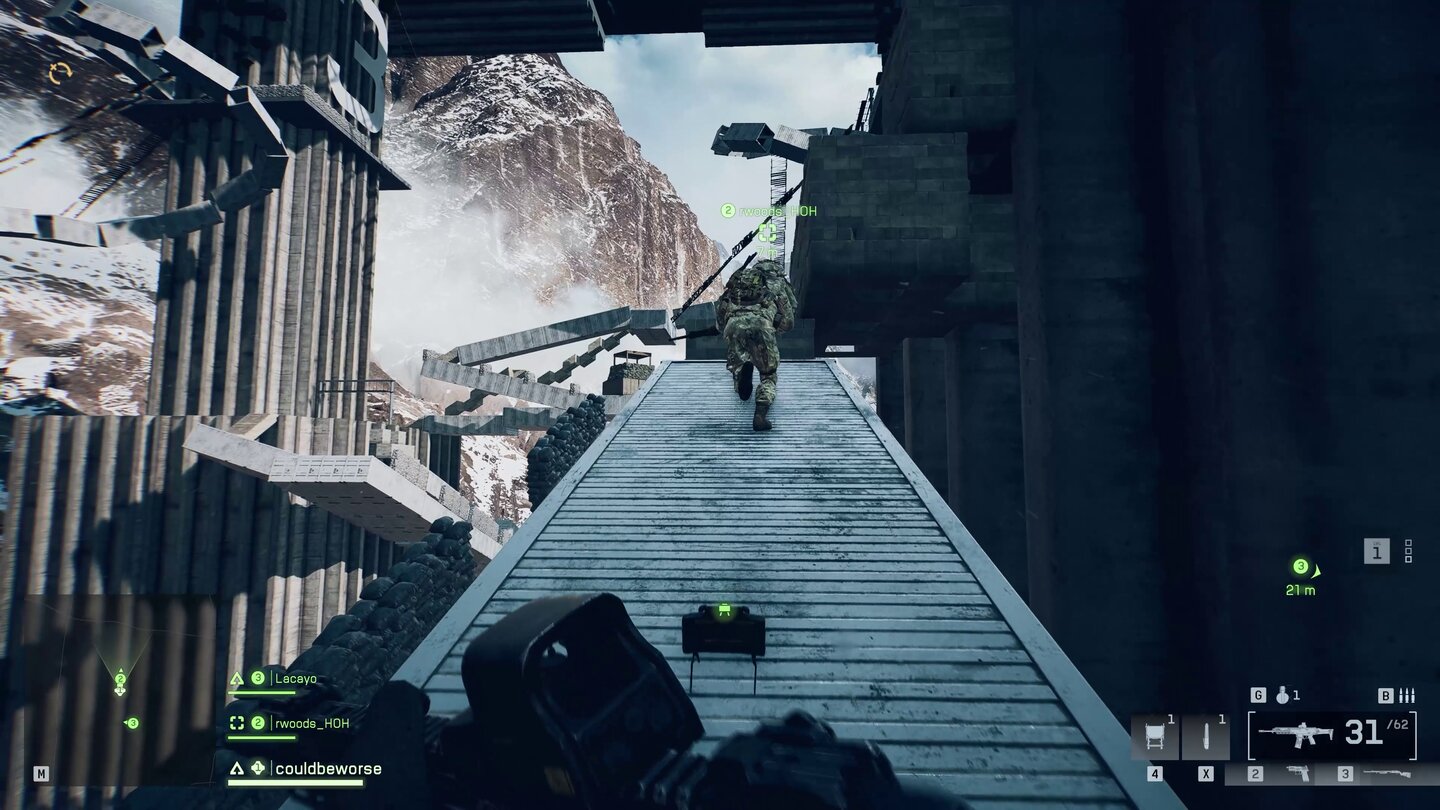Screen dimensions: 1440x810
Task: Select the medical syringe gadget icon
Action: (1205, 735)
